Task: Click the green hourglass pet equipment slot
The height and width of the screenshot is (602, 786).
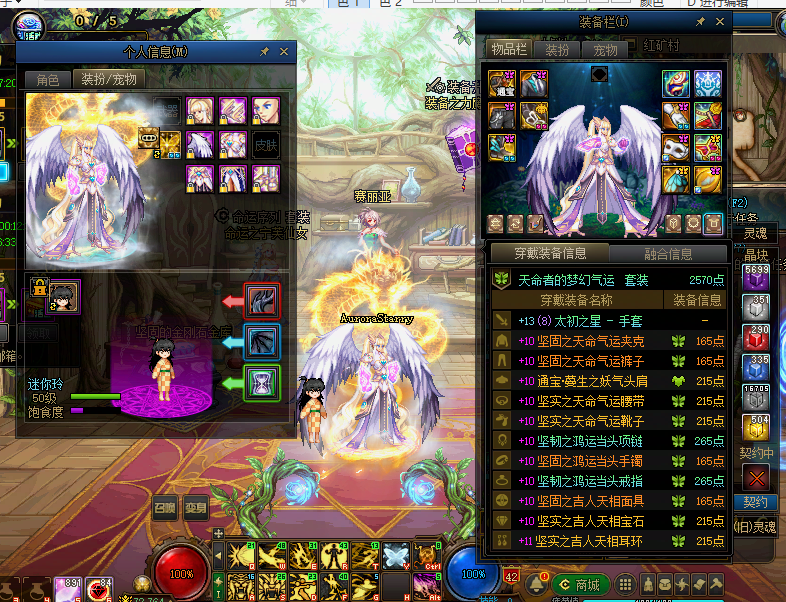Action: (x=263, y=382)
